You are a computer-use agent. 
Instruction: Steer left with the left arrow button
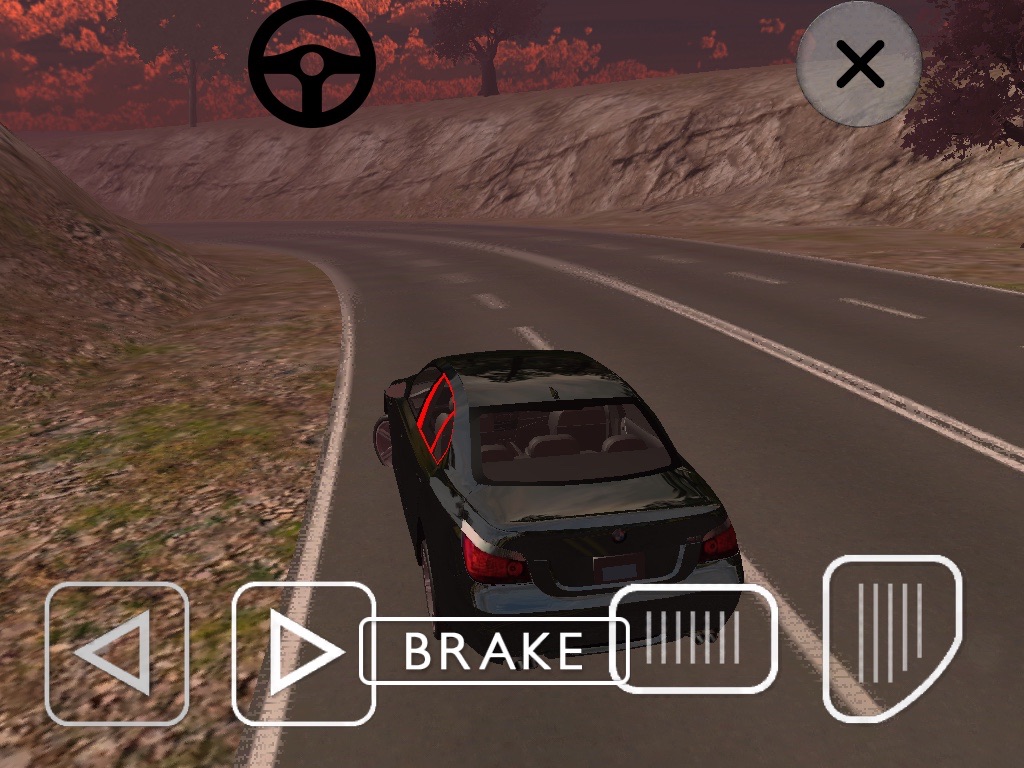(116, 653)
